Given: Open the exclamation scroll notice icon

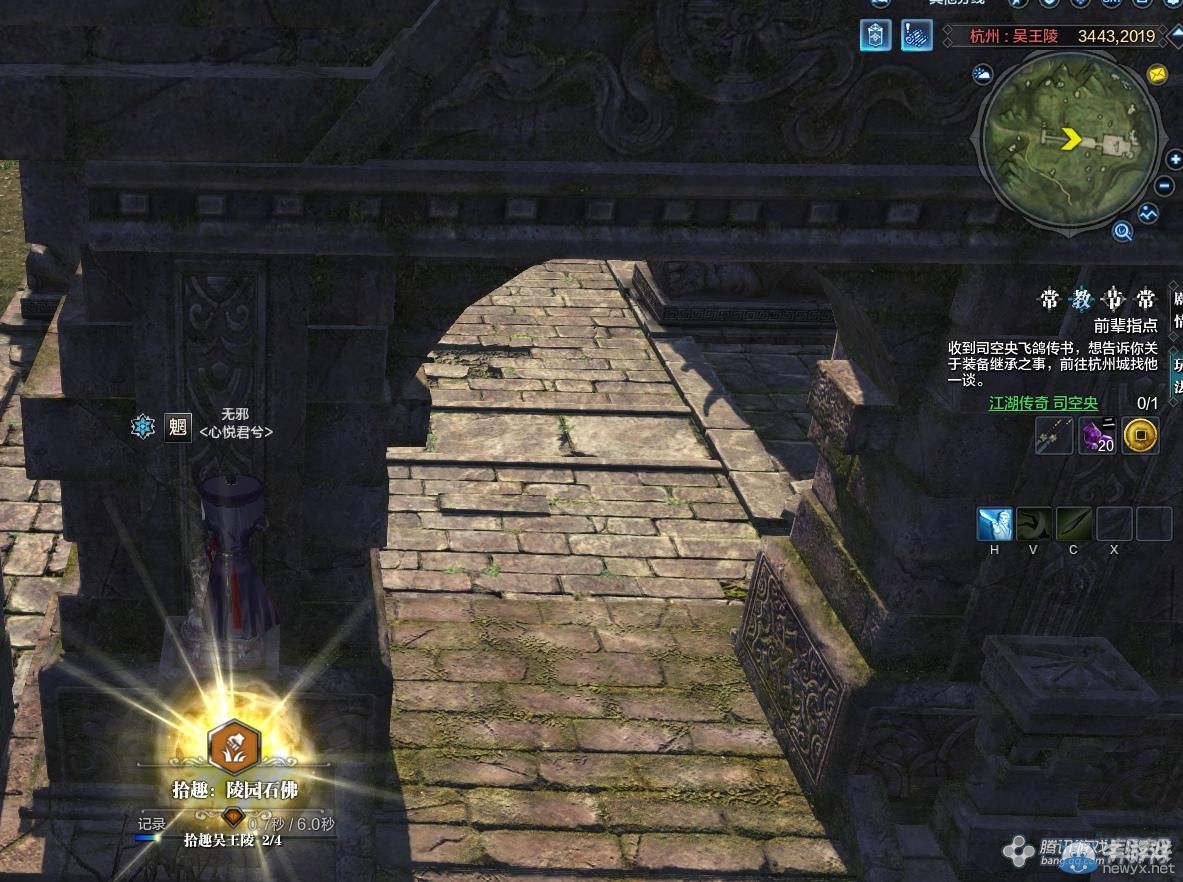Looking at the screenshot, I should (x=916, y=36).
